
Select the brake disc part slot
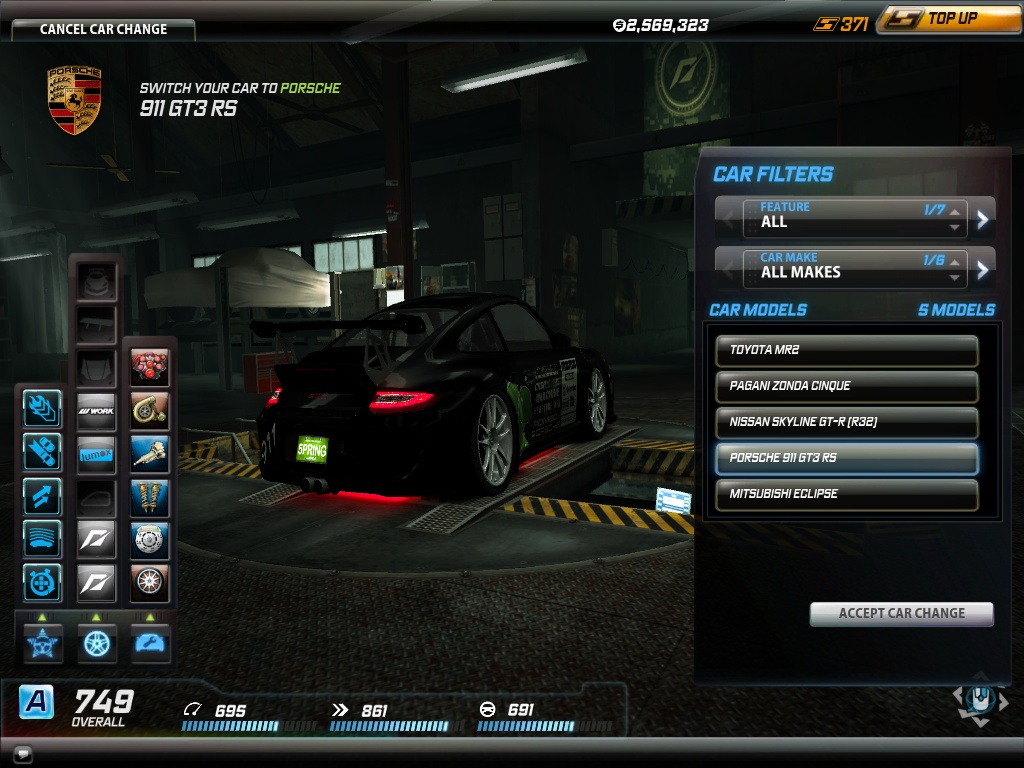[x=150, y=540]
